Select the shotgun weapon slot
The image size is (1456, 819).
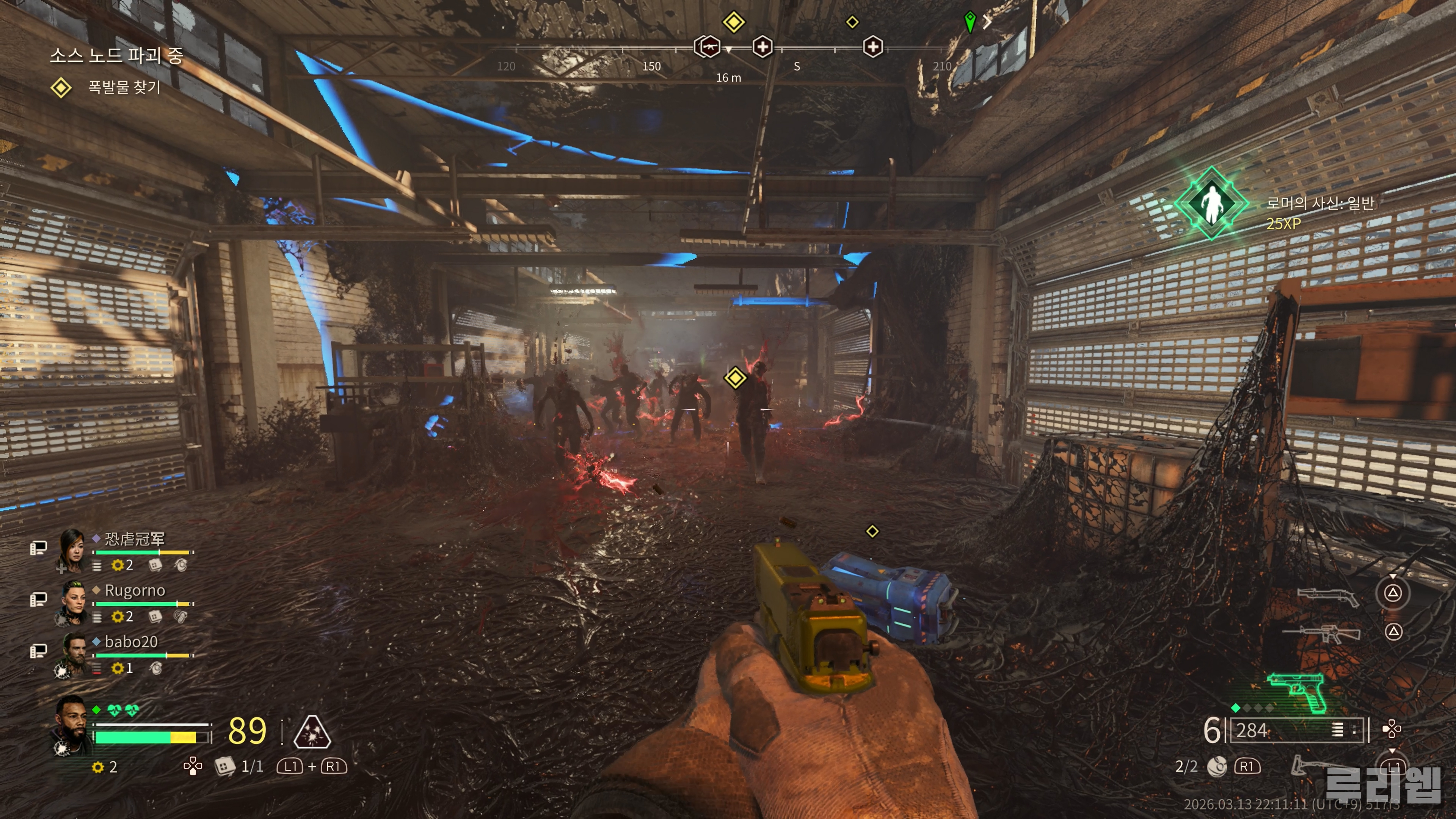click(1328, 596)
